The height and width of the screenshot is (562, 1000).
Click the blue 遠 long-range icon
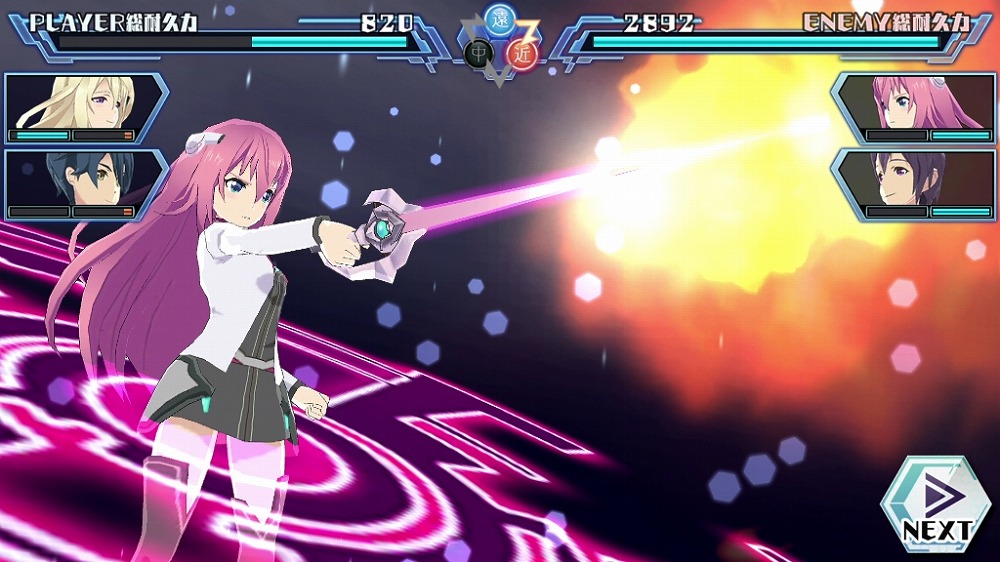[x=498, y=17]
